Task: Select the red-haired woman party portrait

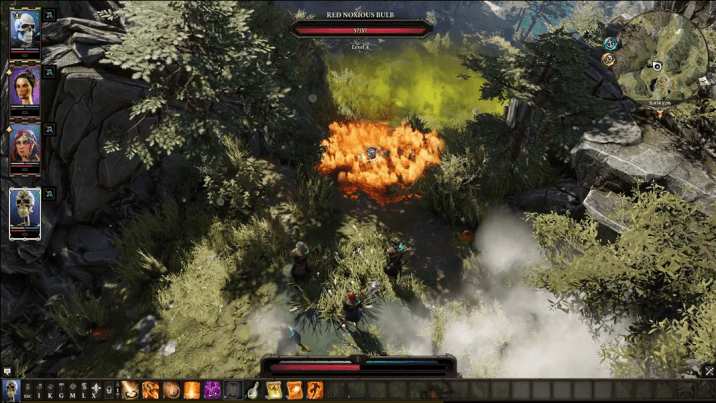Action: point(24,145)
